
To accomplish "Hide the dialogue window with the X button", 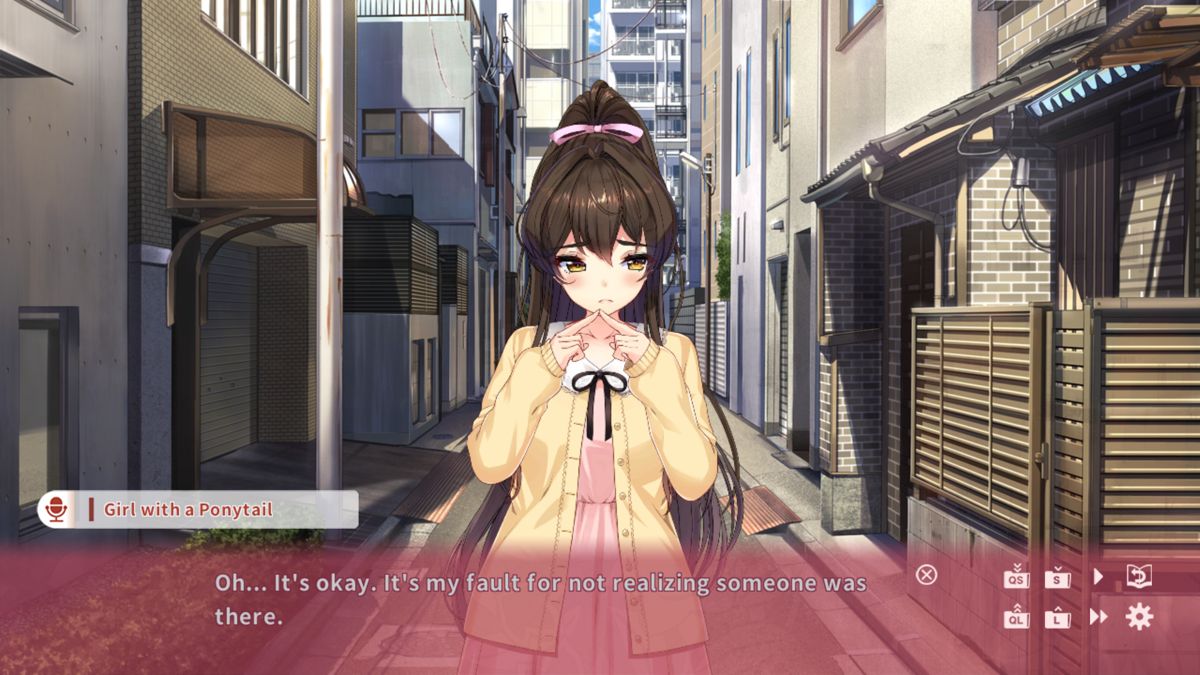I will coord(927,575).
